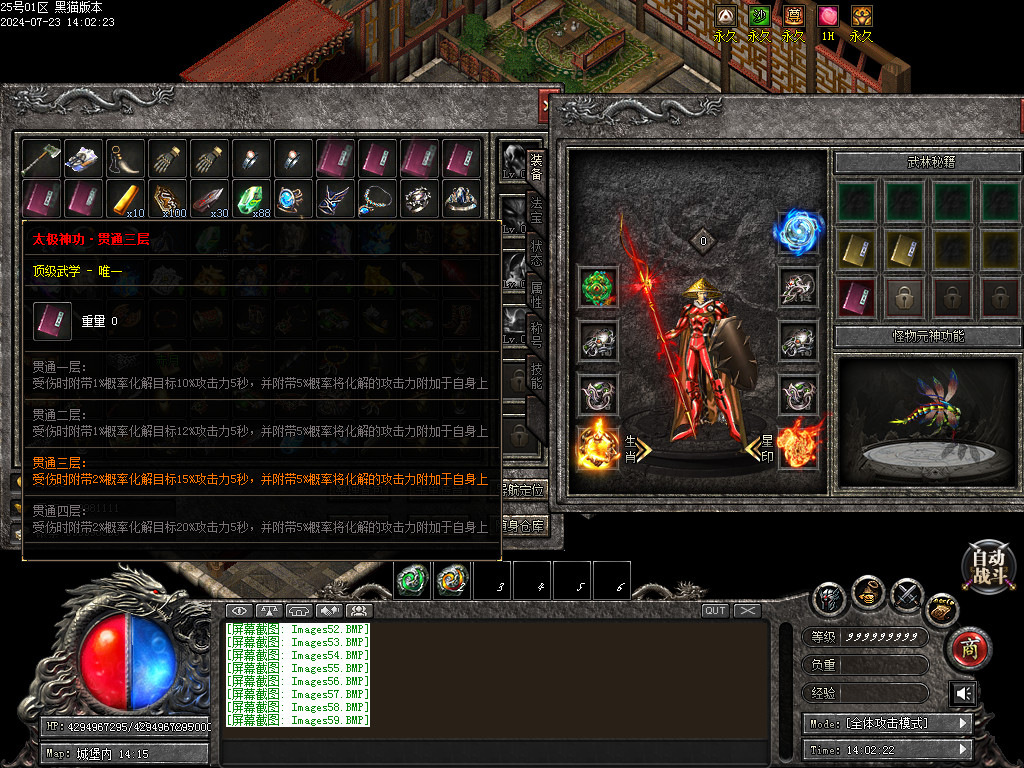This screenshot has height=768, width=1024.
Task: Change the attack Mode selector
Action: (x=886, y=723)
